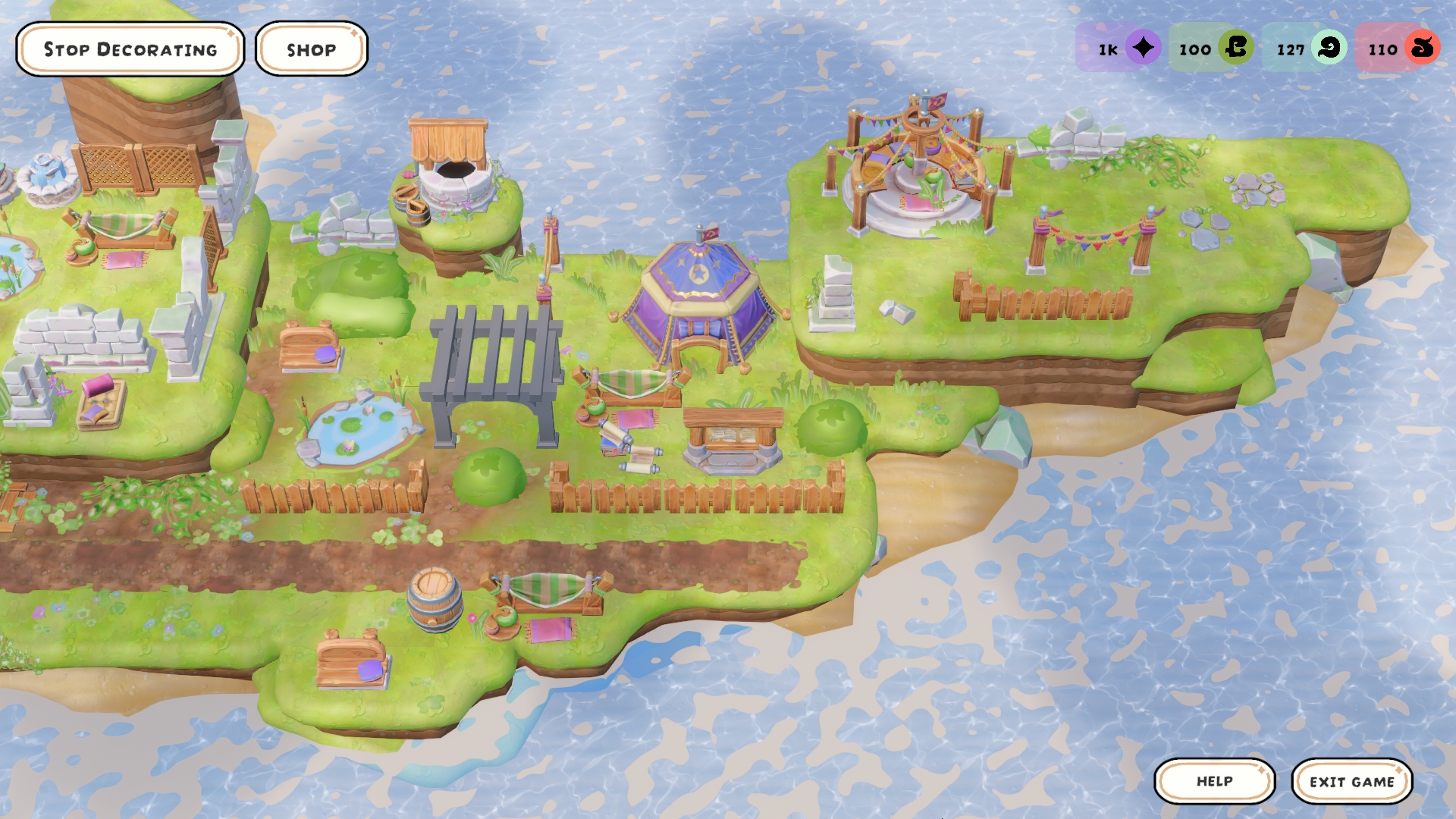Open the Help screen

click(1214, 781)
